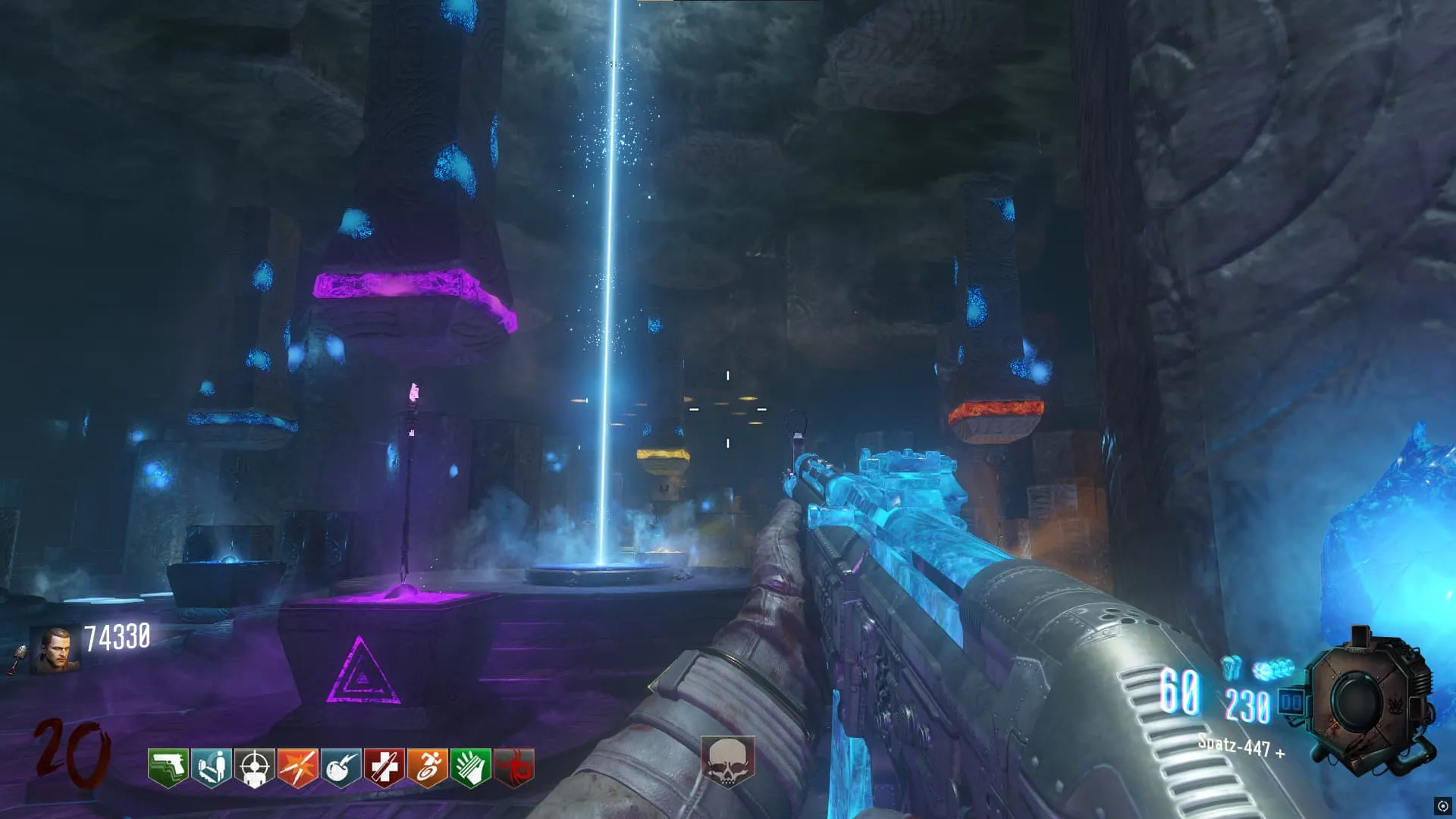Click the small circular overlay icon in corner

point(1442,806)
